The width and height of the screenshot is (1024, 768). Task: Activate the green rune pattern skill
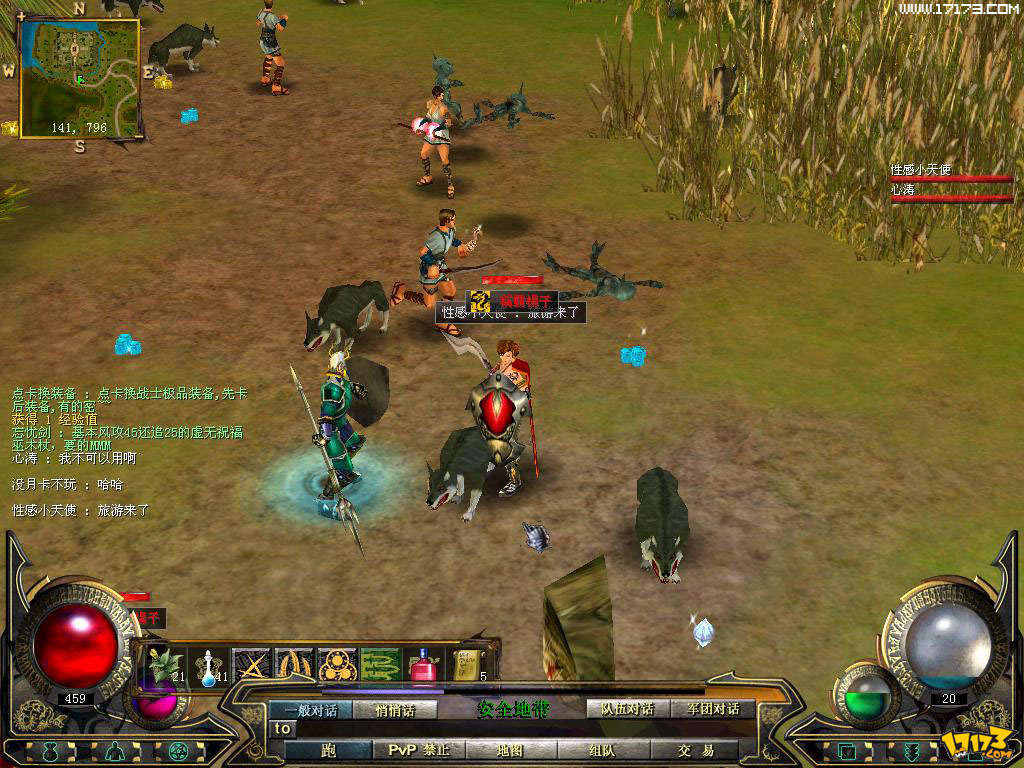click(380, 665)
